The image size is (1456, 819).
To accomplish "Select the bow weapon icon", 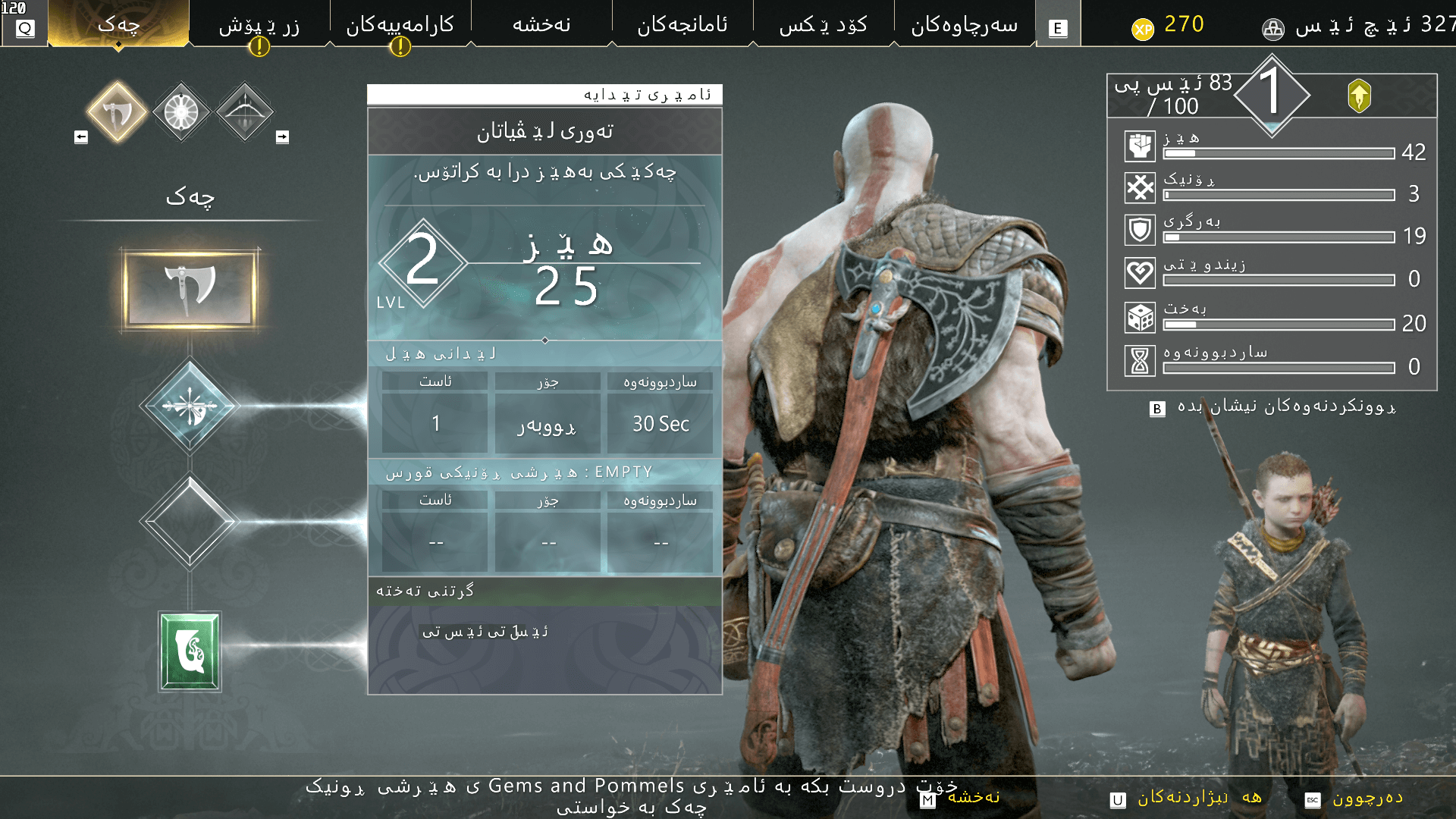I will click(243, 111).
